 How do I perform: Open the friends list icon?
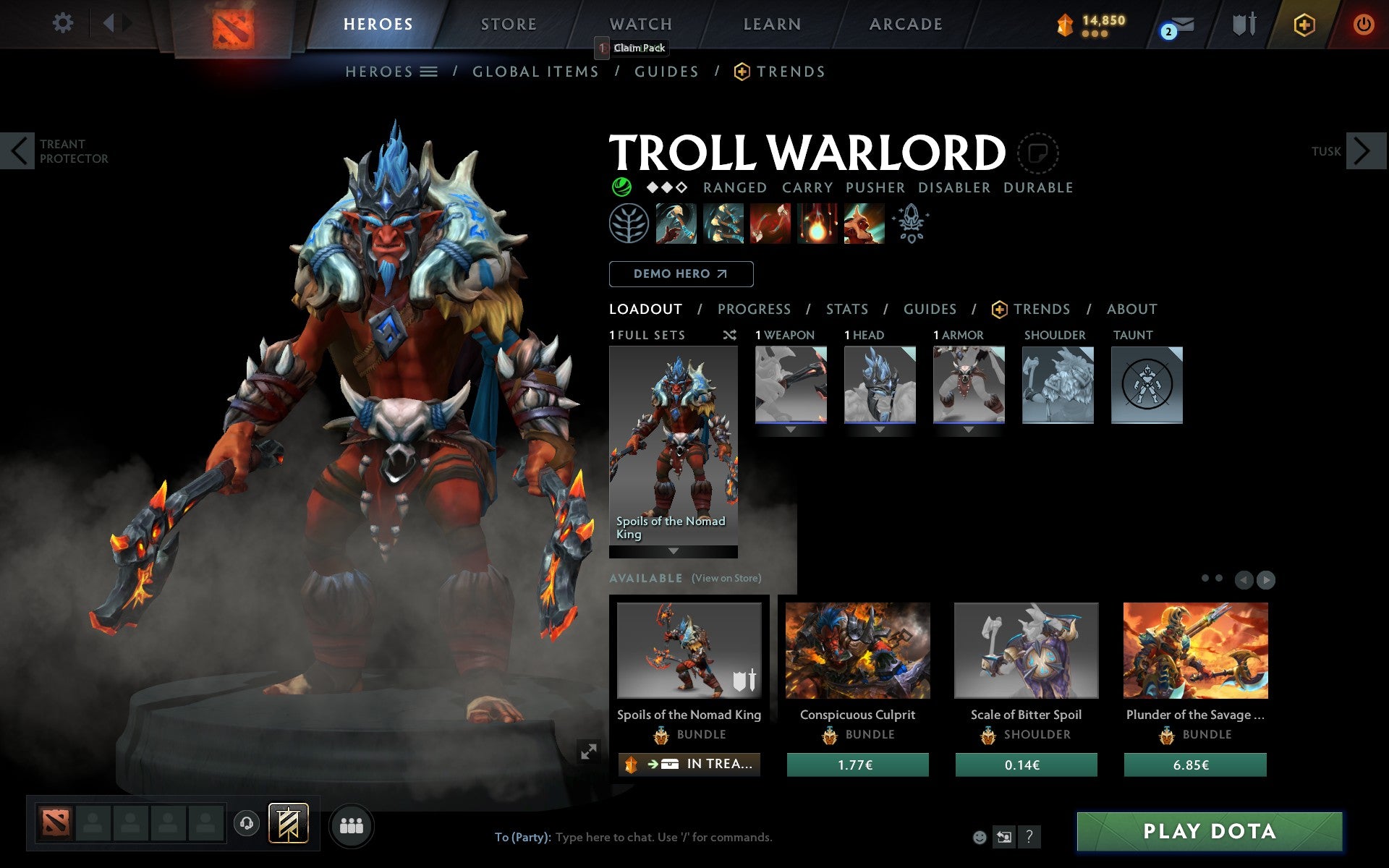[x=352, y=823]
